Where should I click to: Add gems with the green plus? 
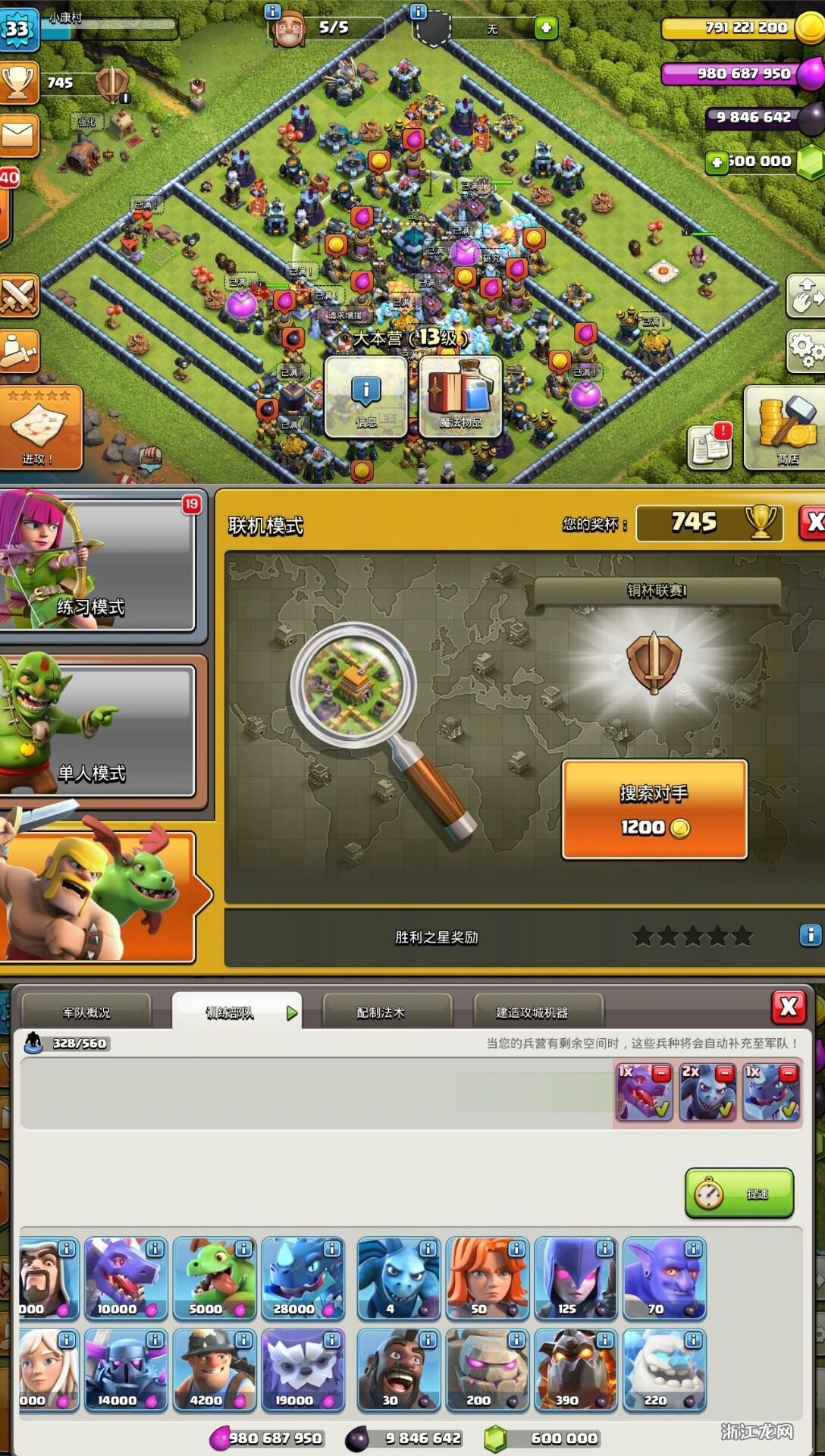[717, 162]
